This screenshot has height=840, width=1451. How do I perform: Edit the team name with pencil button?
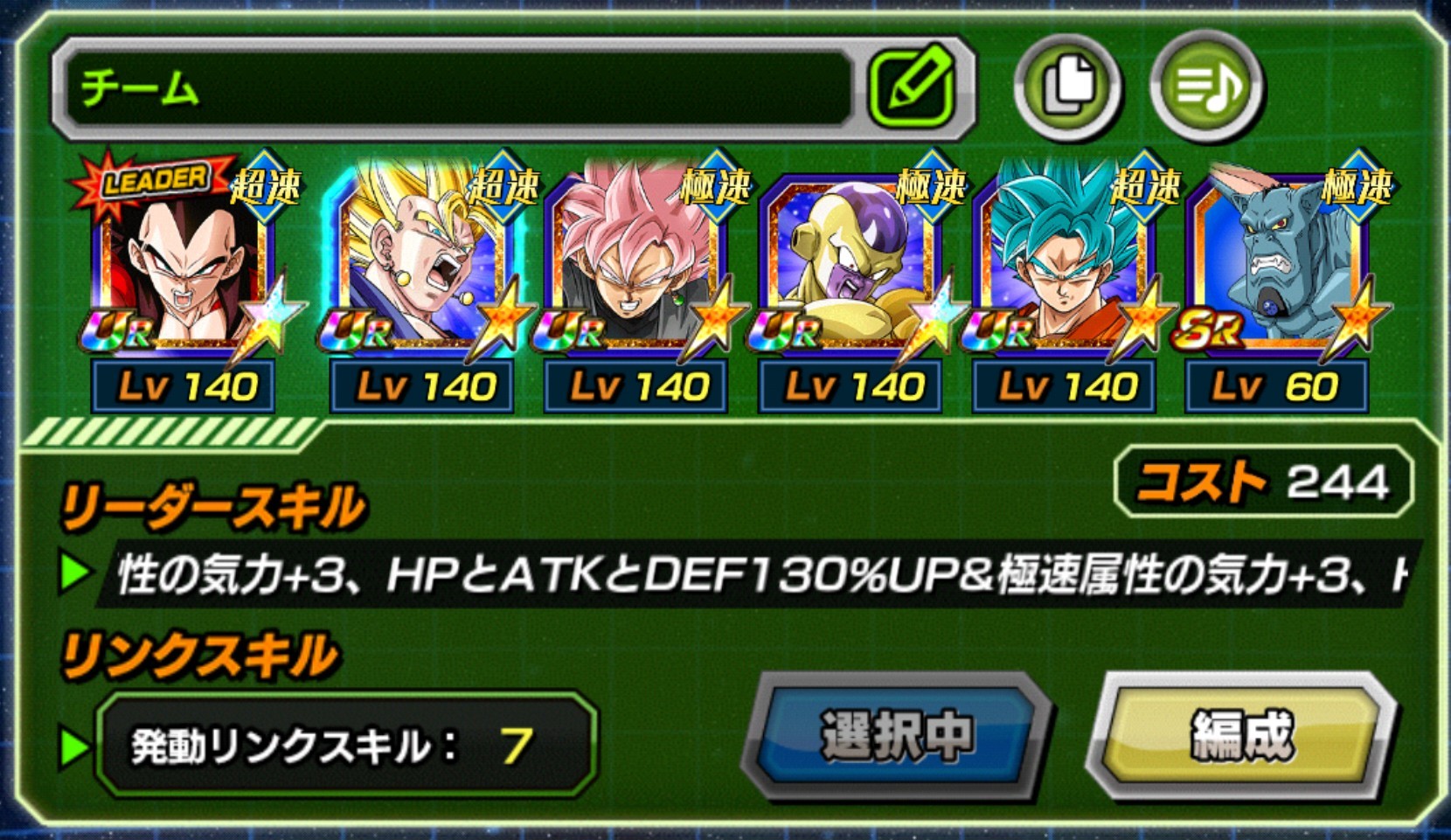(x=912, y=87)
